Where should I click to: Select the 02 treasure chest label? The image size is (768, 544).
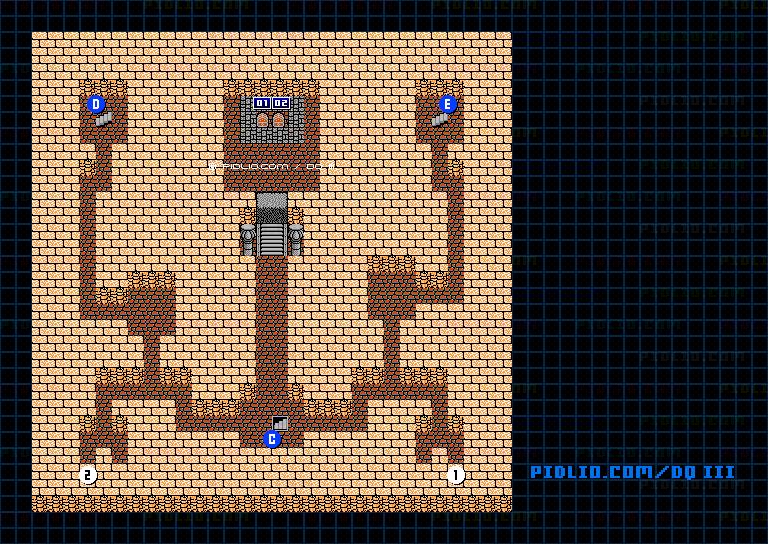[281, 103]
